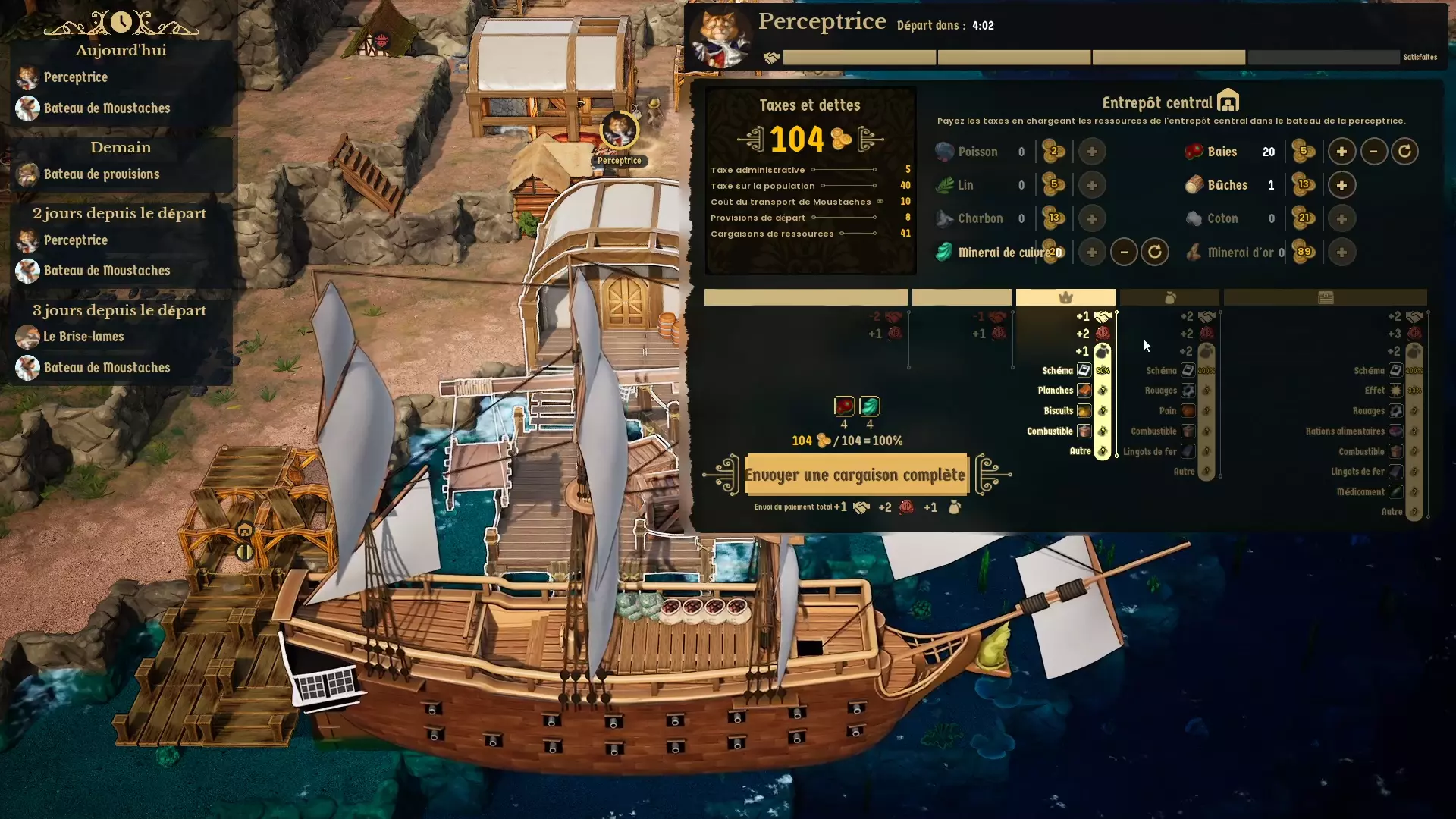
Task: Open the newspaper cargo tab
Action: (1327, 297)
